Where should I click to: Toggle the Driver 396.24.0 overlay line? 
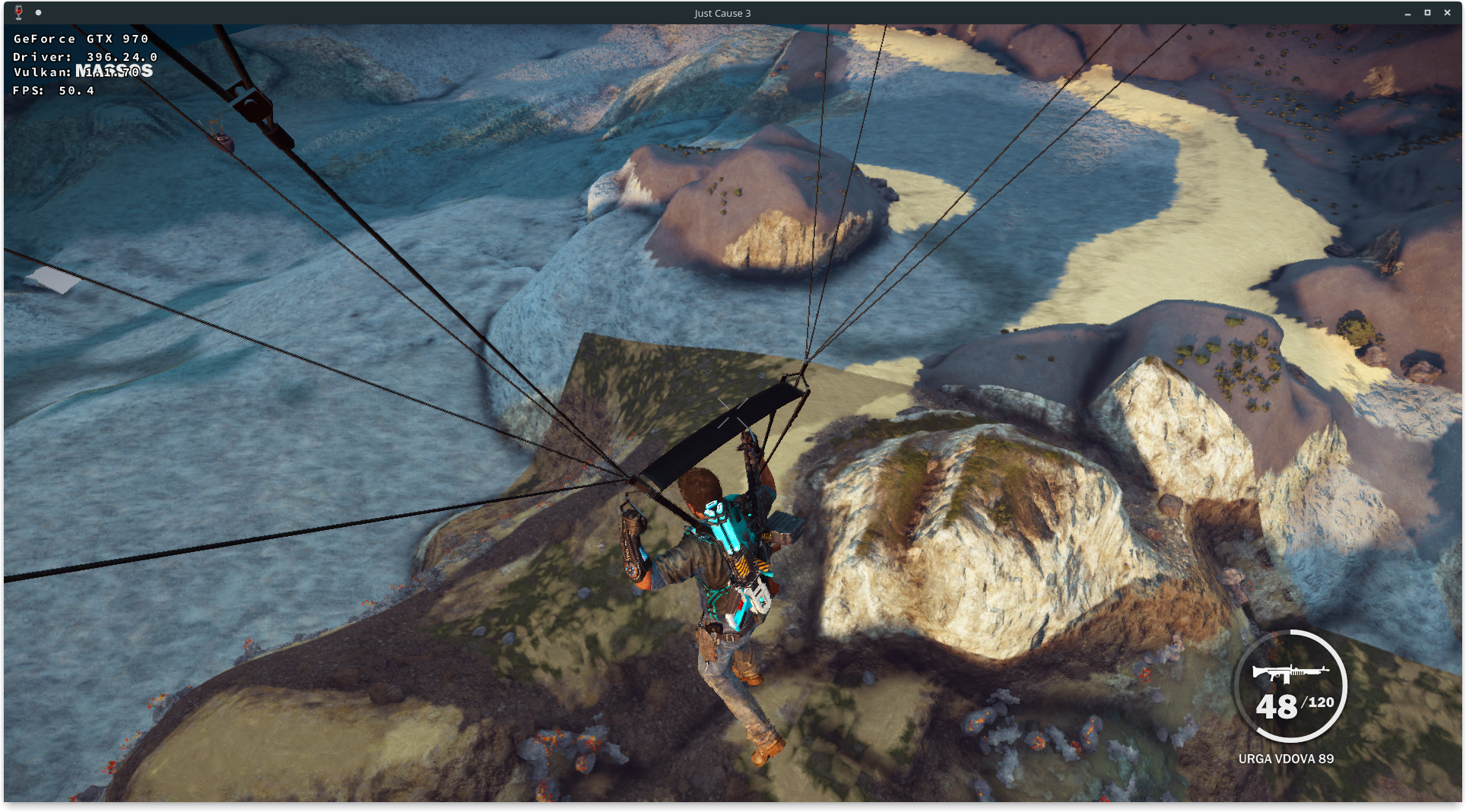coord(84,56)
